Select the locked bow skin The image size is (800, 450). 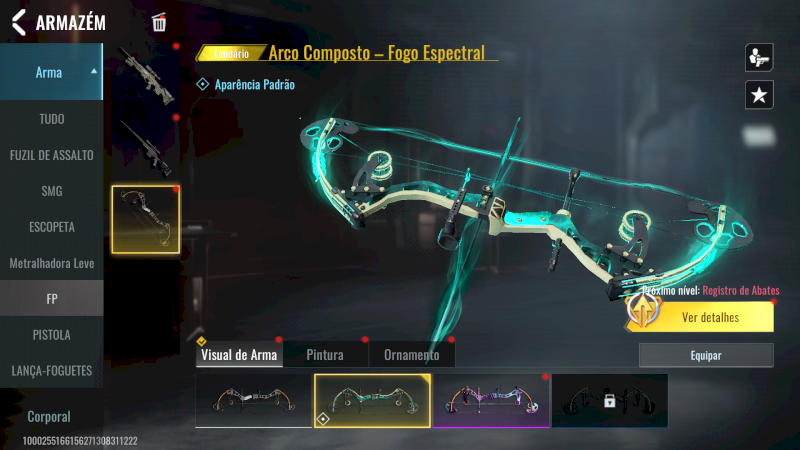point(609,400)
